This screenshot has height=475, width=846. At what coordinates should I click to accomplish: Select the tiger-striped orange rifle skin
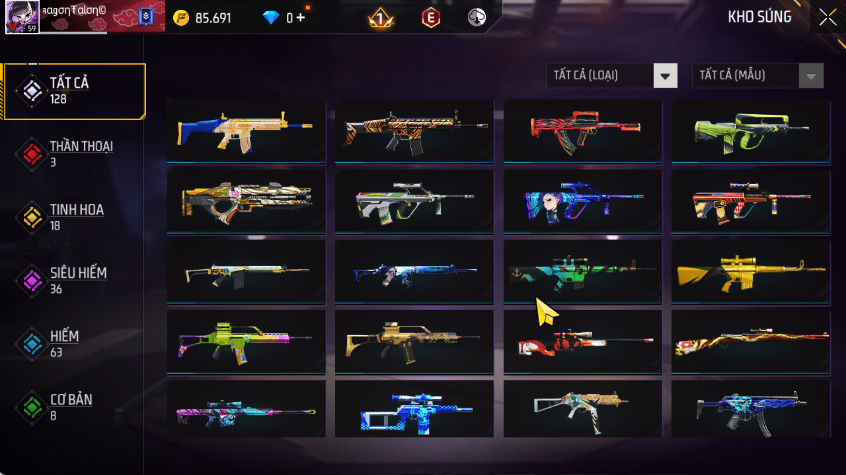point(414,130)
